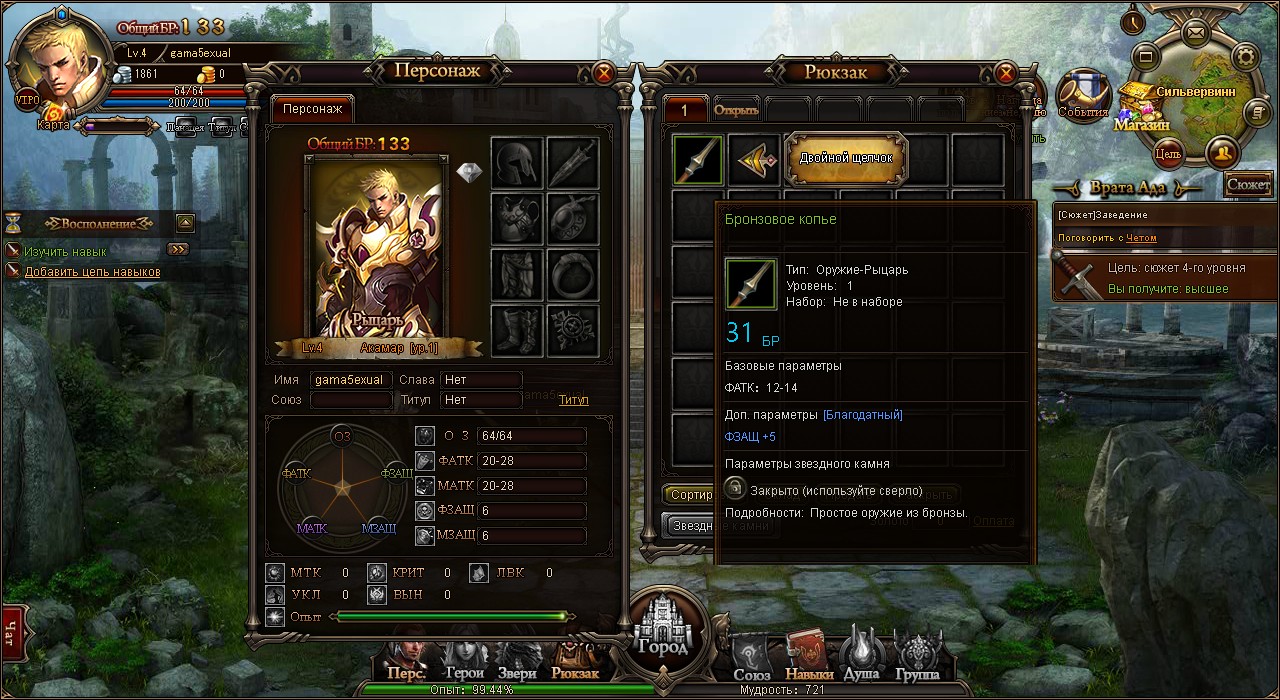The height and width of the screenshot is (700, 1280).
Task: Close the Рюкзак backpack window
Action: 1006,73
